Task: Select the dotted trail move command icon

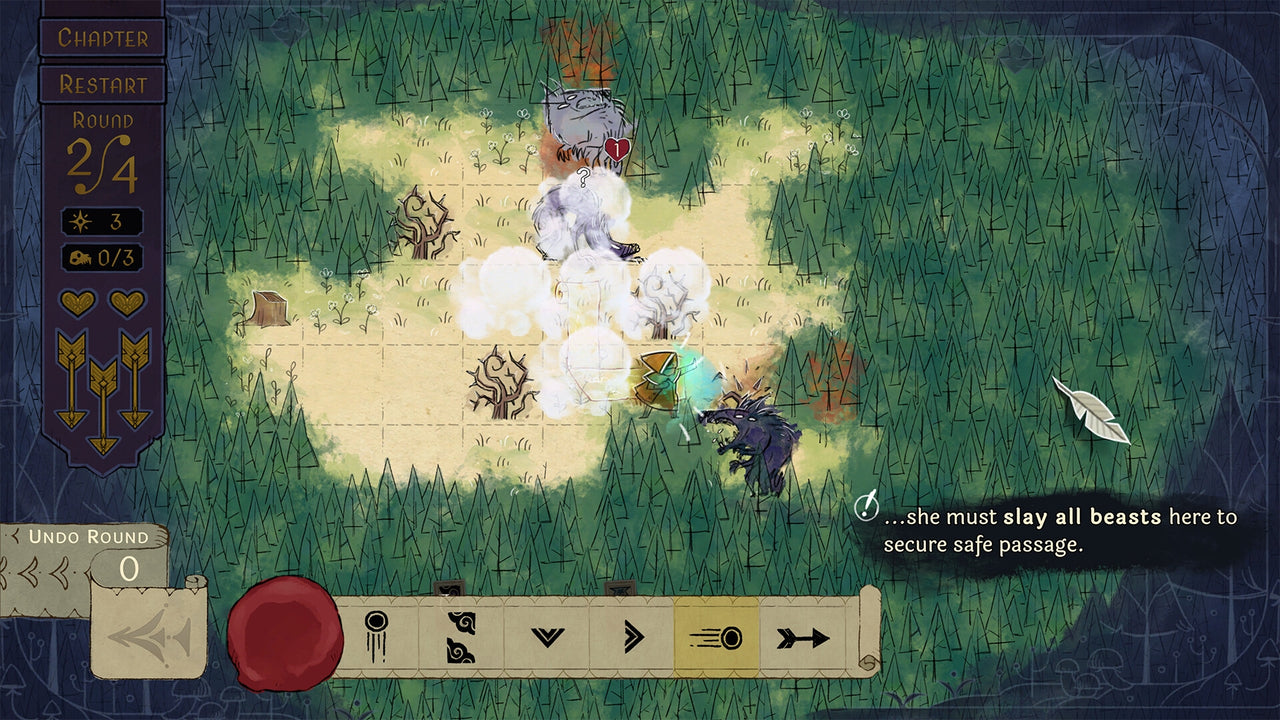Action: 375,632
